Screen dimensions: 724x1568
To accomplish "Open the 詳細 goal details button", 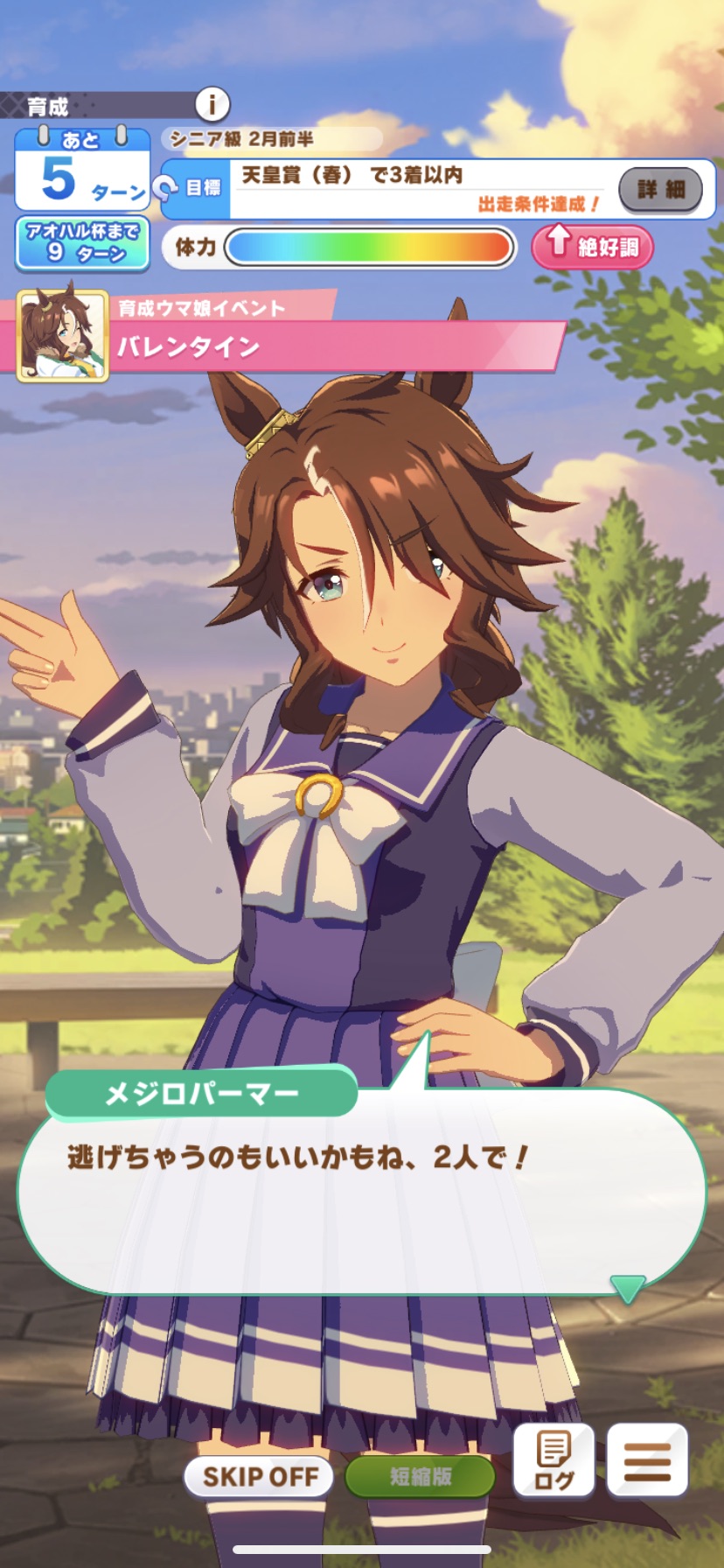I will (660, 189).
